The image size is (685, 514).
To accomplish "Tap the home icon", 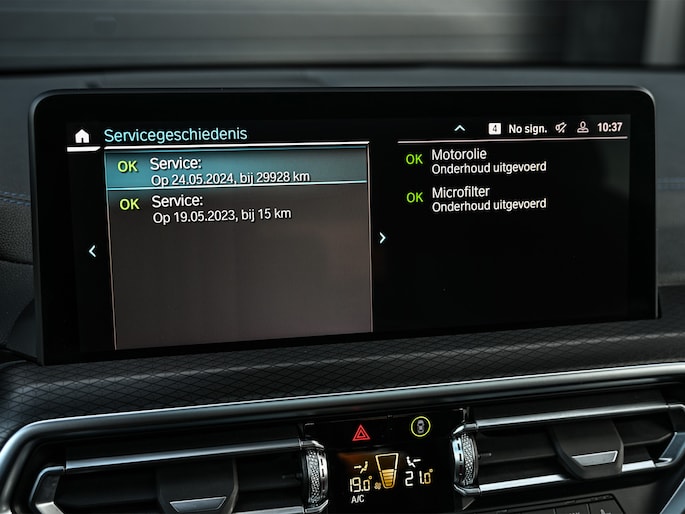I will point(82,136).
